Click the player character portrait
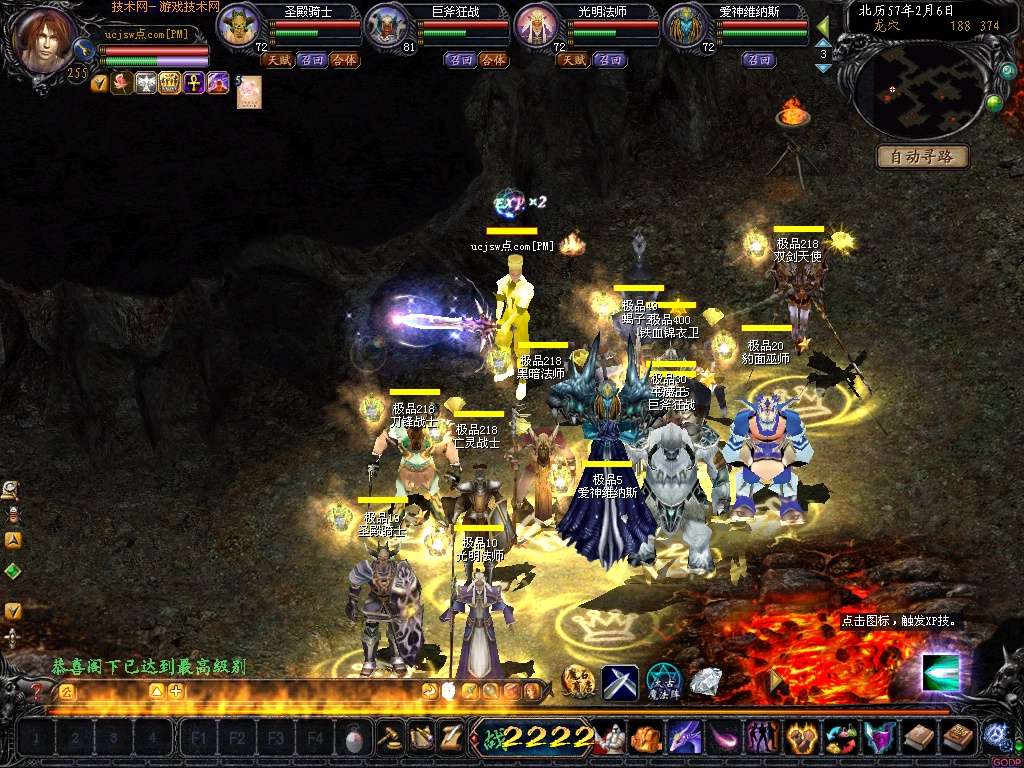 [x=47, y=40]
